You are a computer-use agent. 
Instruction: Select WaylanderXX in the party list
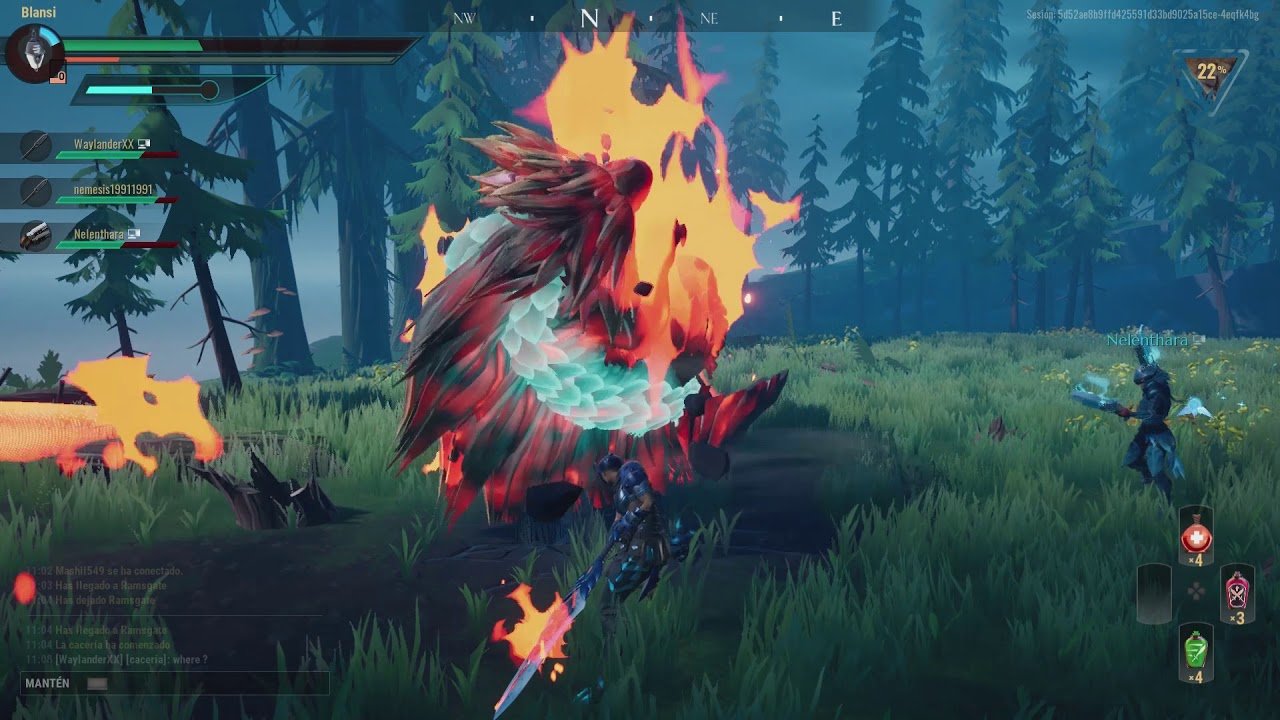click(x=100, y=146)
